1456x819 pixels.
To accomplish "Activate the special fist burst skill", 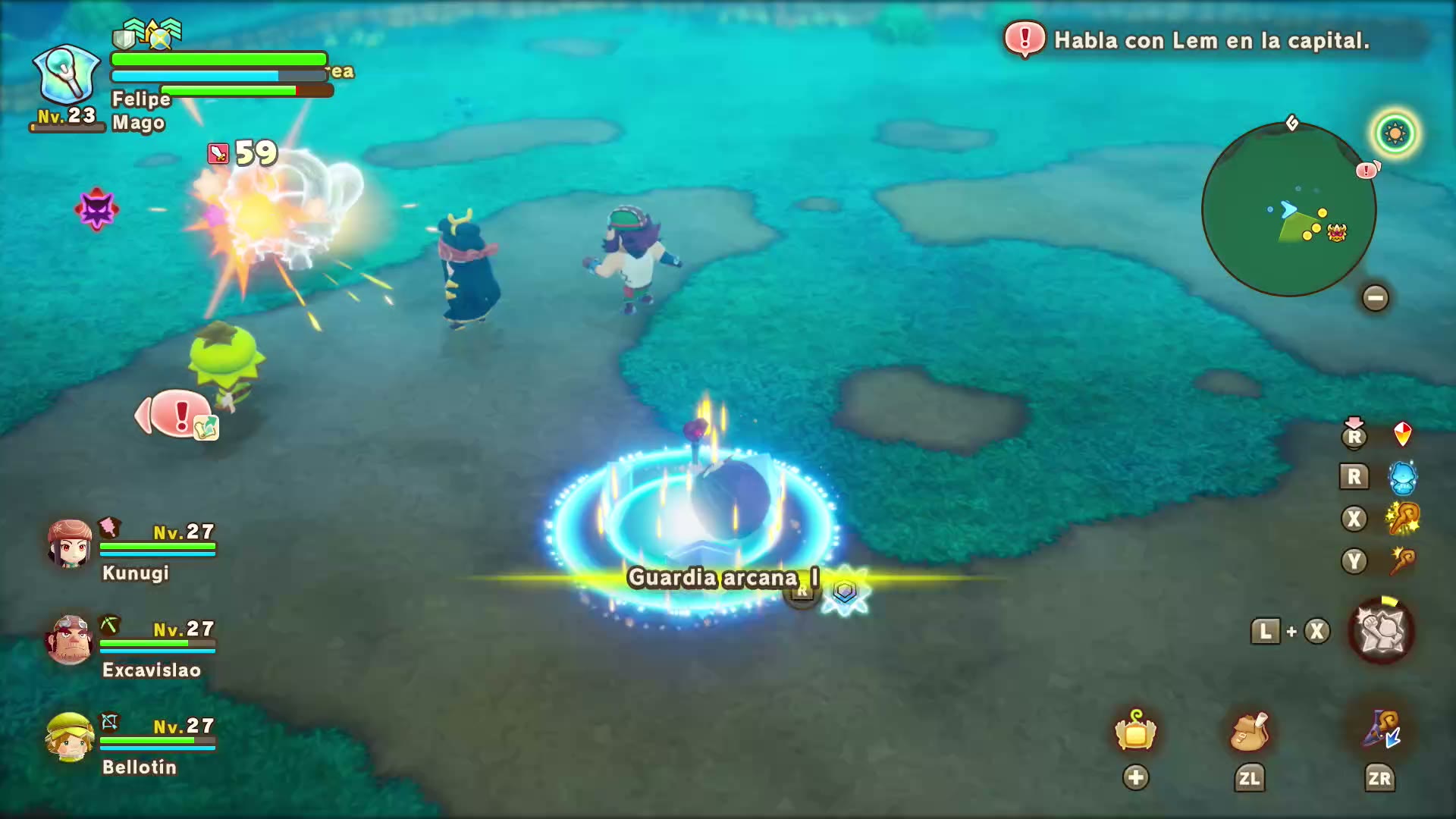I will [1381, 632].
